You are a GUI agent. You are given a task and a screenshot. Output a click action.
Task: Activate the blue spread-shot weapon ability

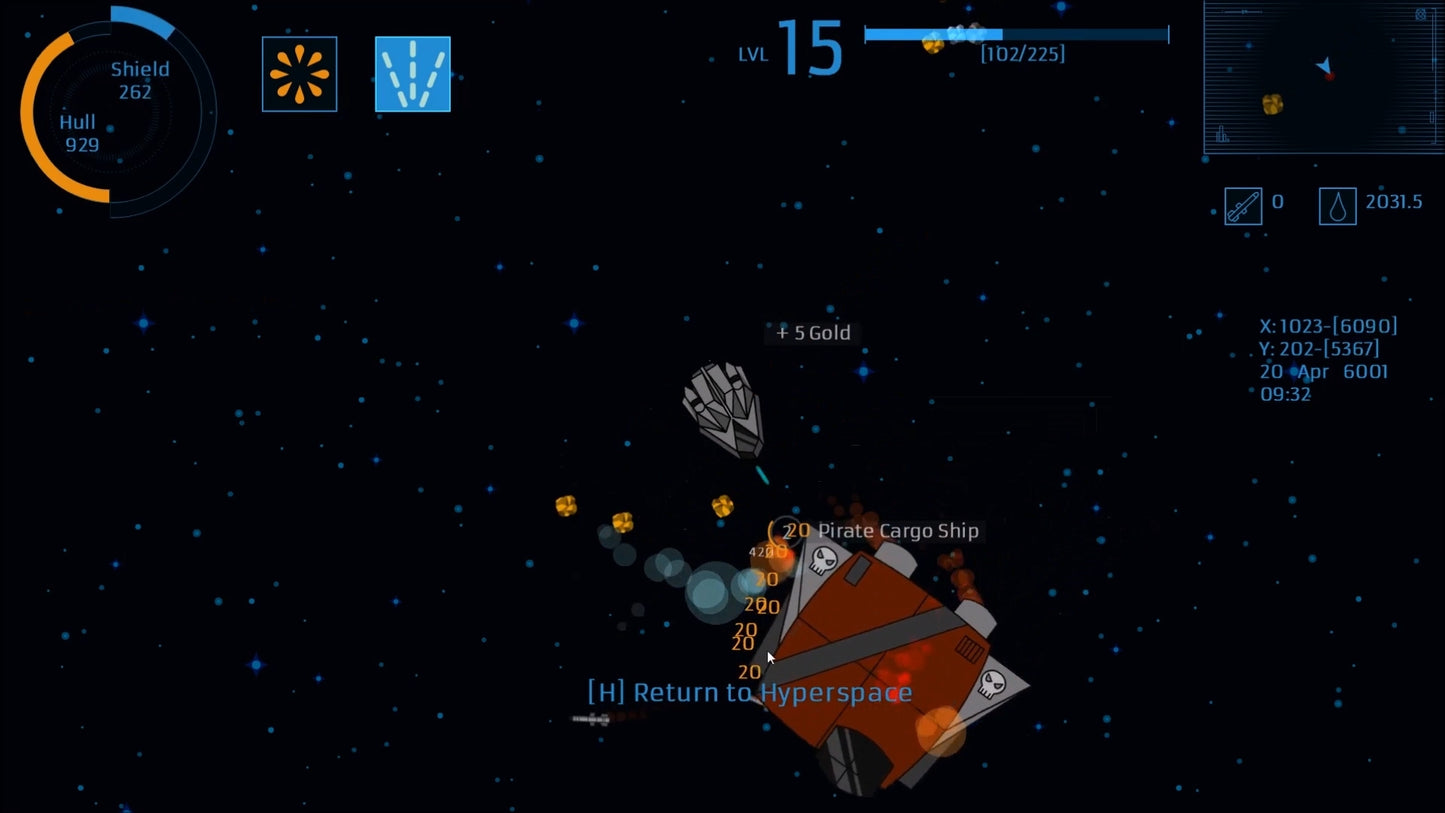(x=413, y=74)
